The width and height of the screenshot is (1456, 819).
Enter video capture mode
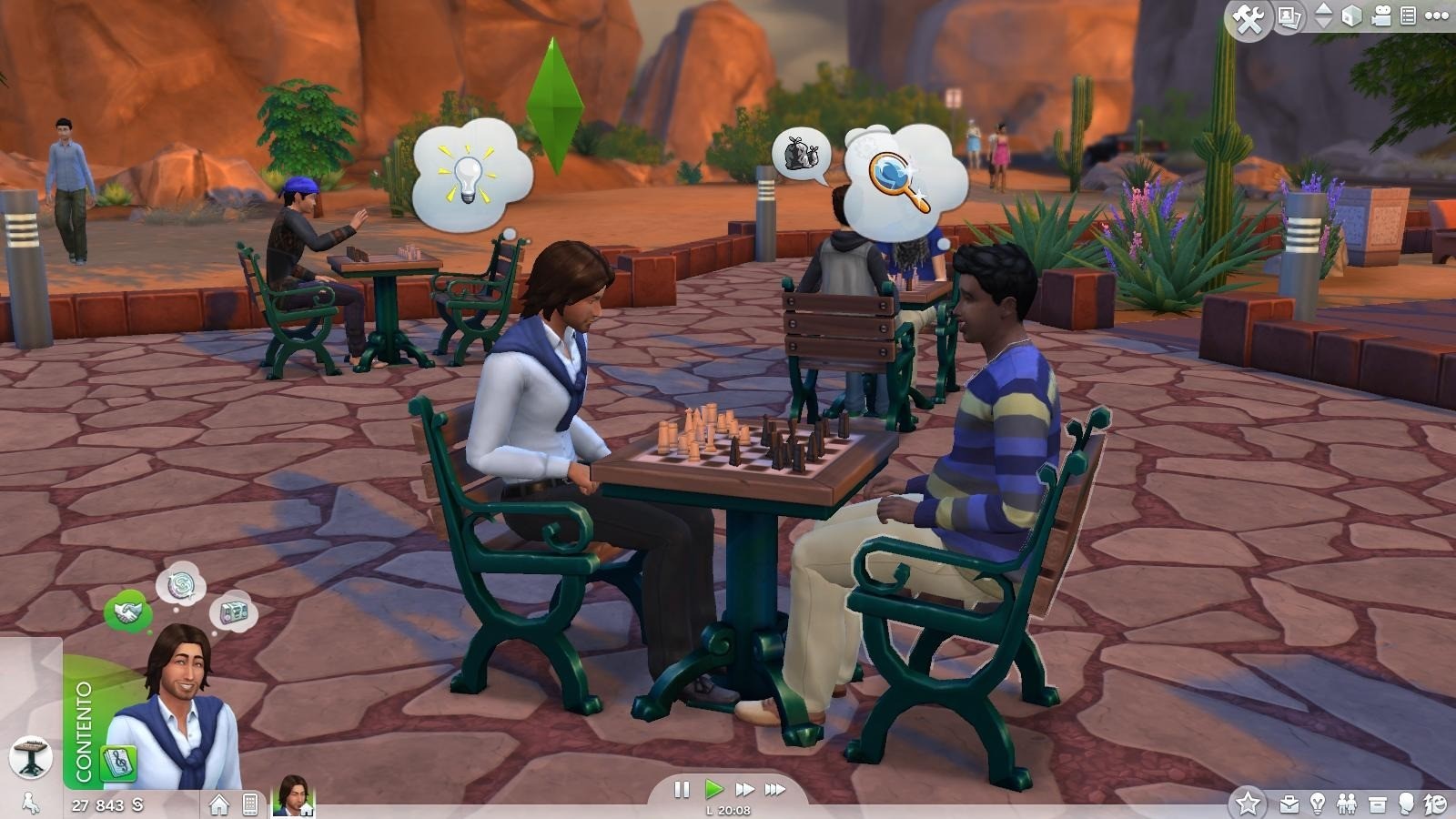[x=1380, y=14]
